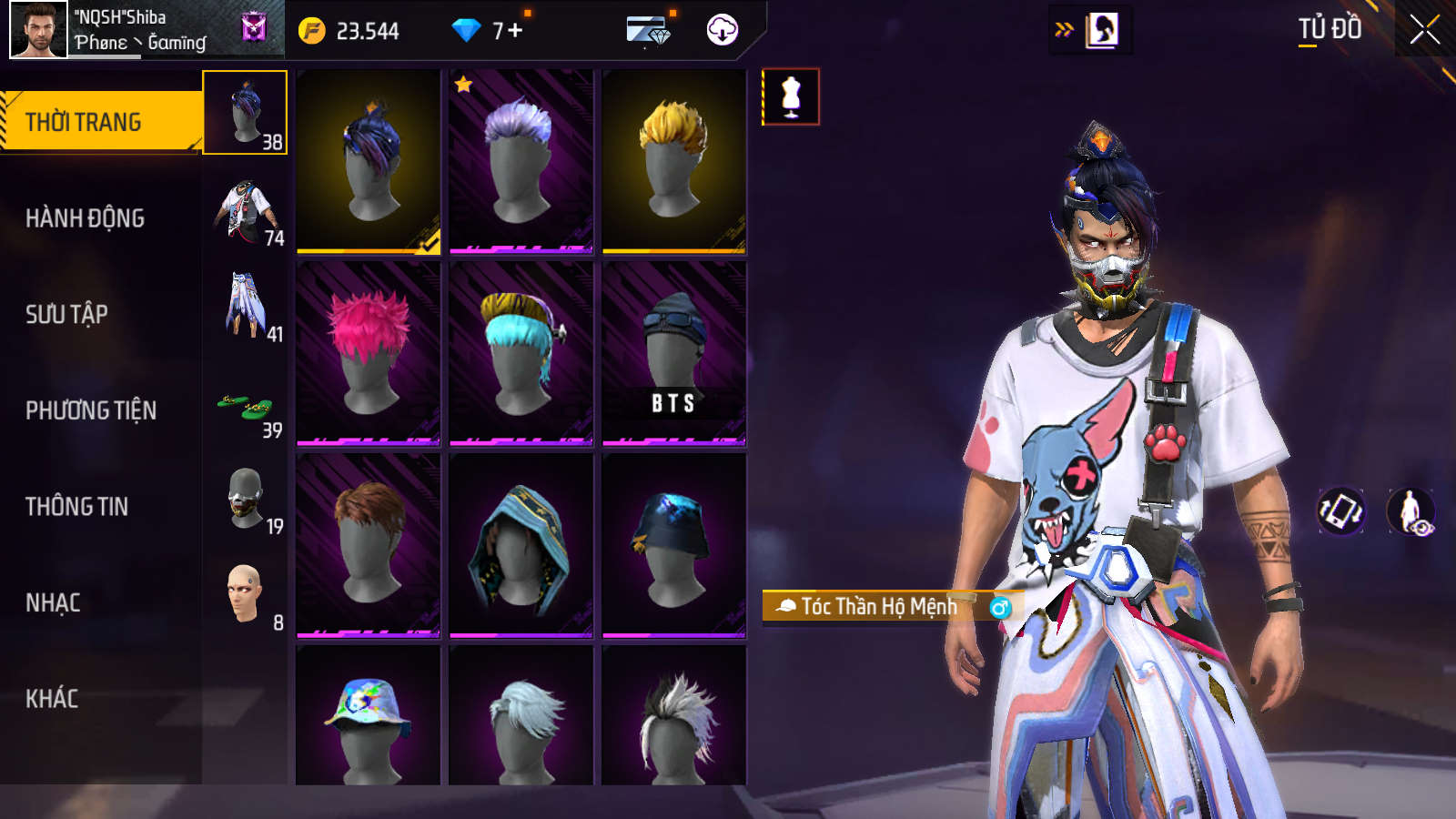Tap the player profile avatar
This screenshot has width=1456, height=819.
pyautogui.click(x=38, y=30)
